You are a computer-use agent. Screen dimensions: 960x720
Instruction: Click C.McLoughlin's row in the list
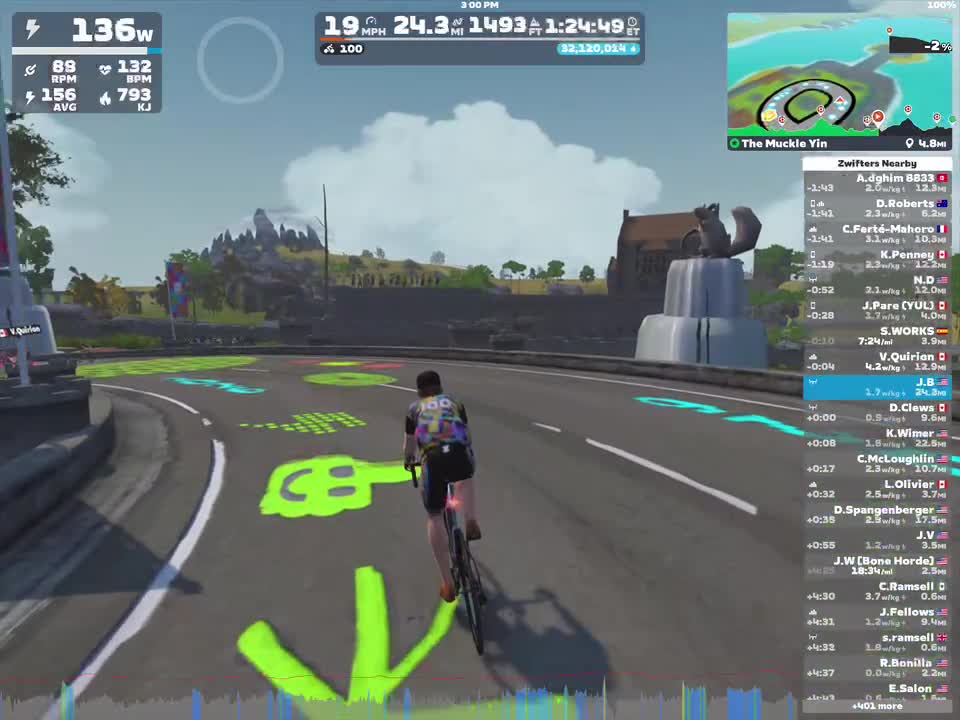point(877,463)
